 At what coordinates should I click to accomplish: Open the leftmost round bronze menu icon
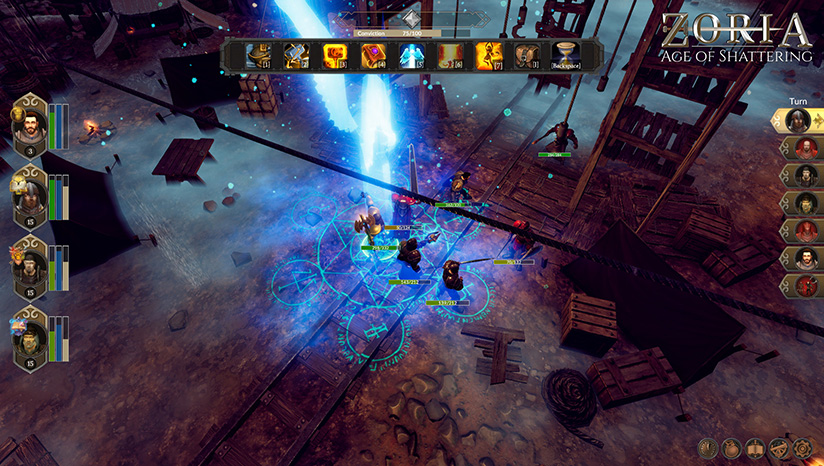coord(707,446)
